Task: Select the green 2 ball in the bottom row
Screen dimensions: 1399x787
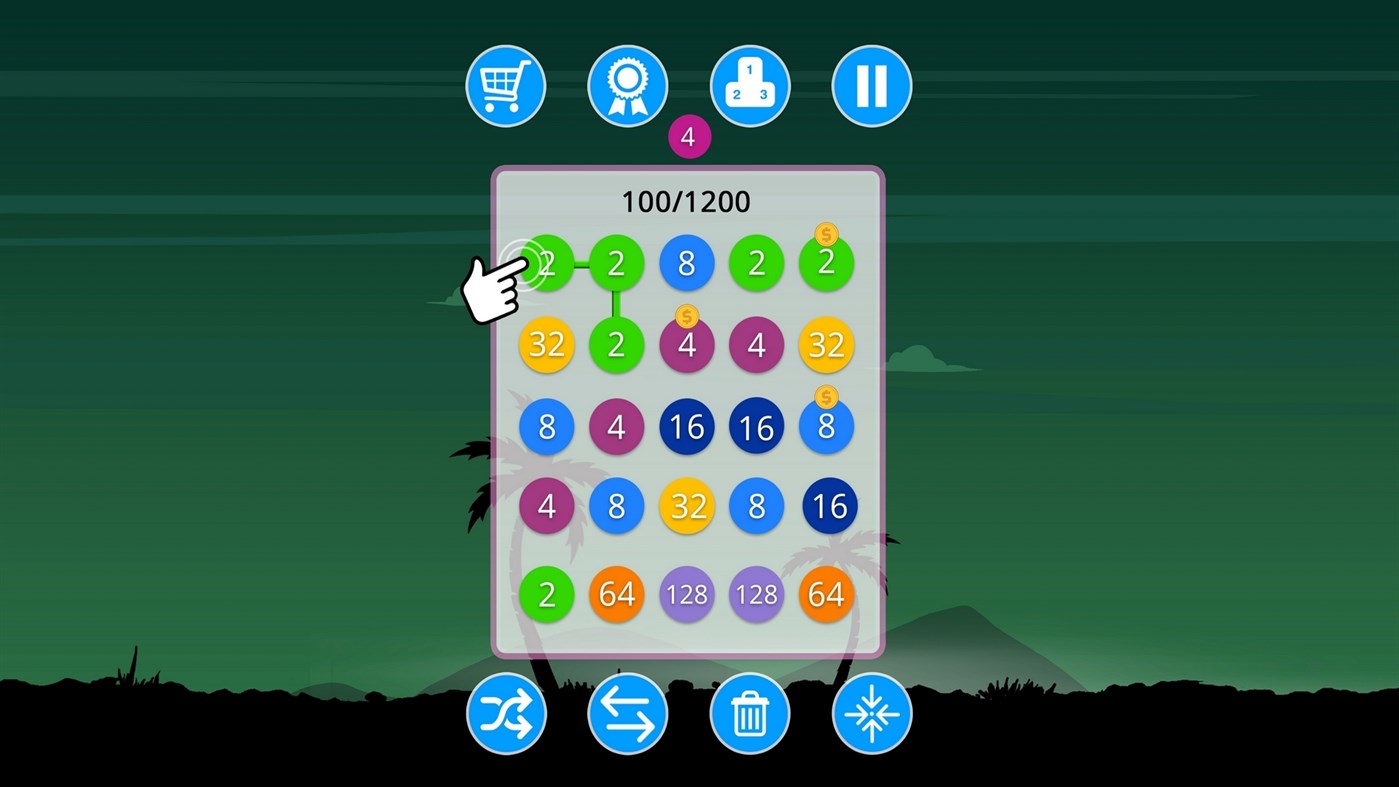Action: click(546, 594)
